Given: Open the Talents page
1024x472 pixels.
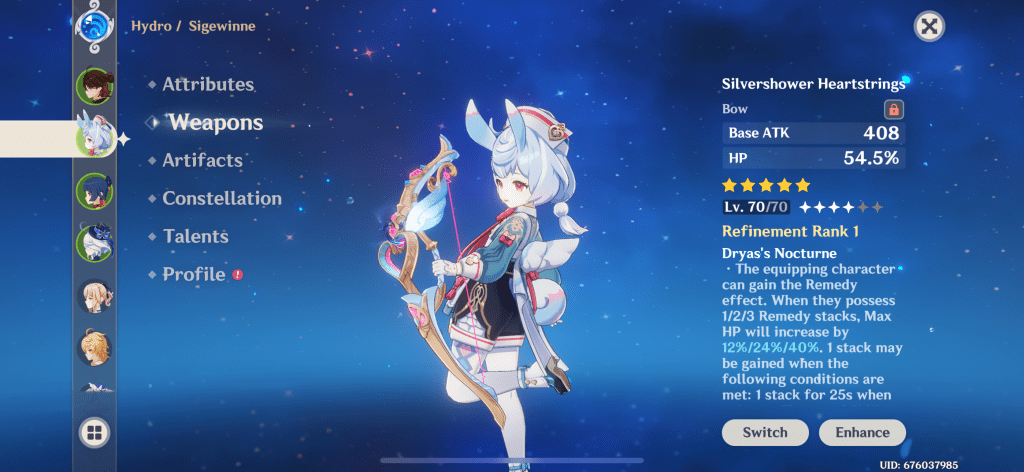Looking at the screenshot, I should tap(195, 237).
